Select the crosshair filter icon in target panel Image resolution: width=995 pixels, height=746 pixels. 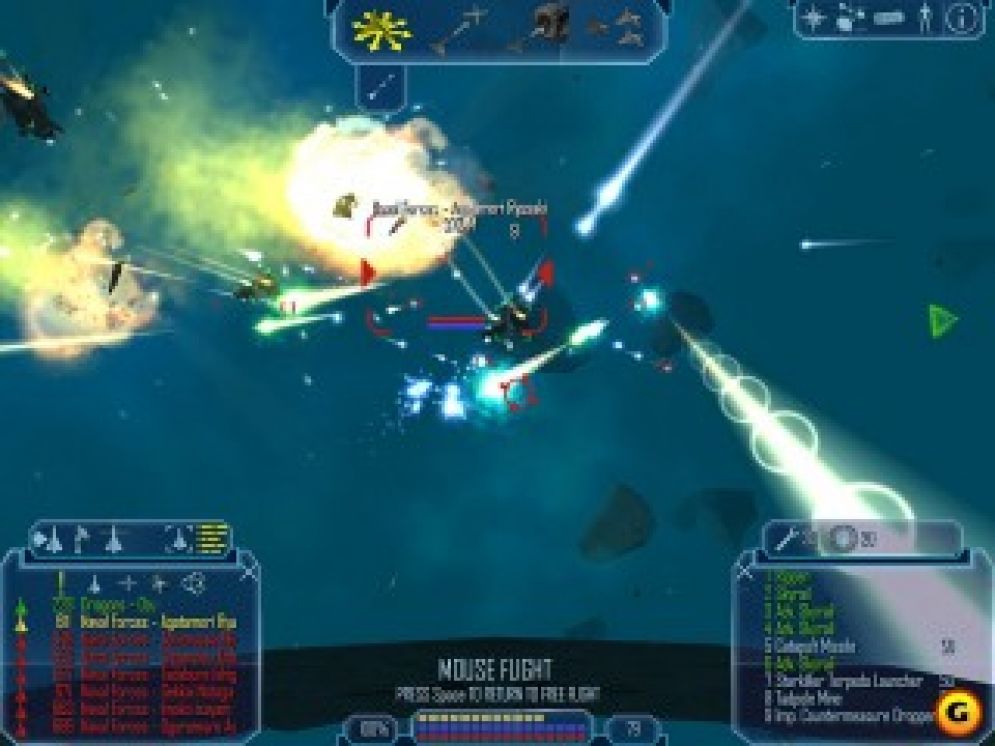tap(129, 583)
